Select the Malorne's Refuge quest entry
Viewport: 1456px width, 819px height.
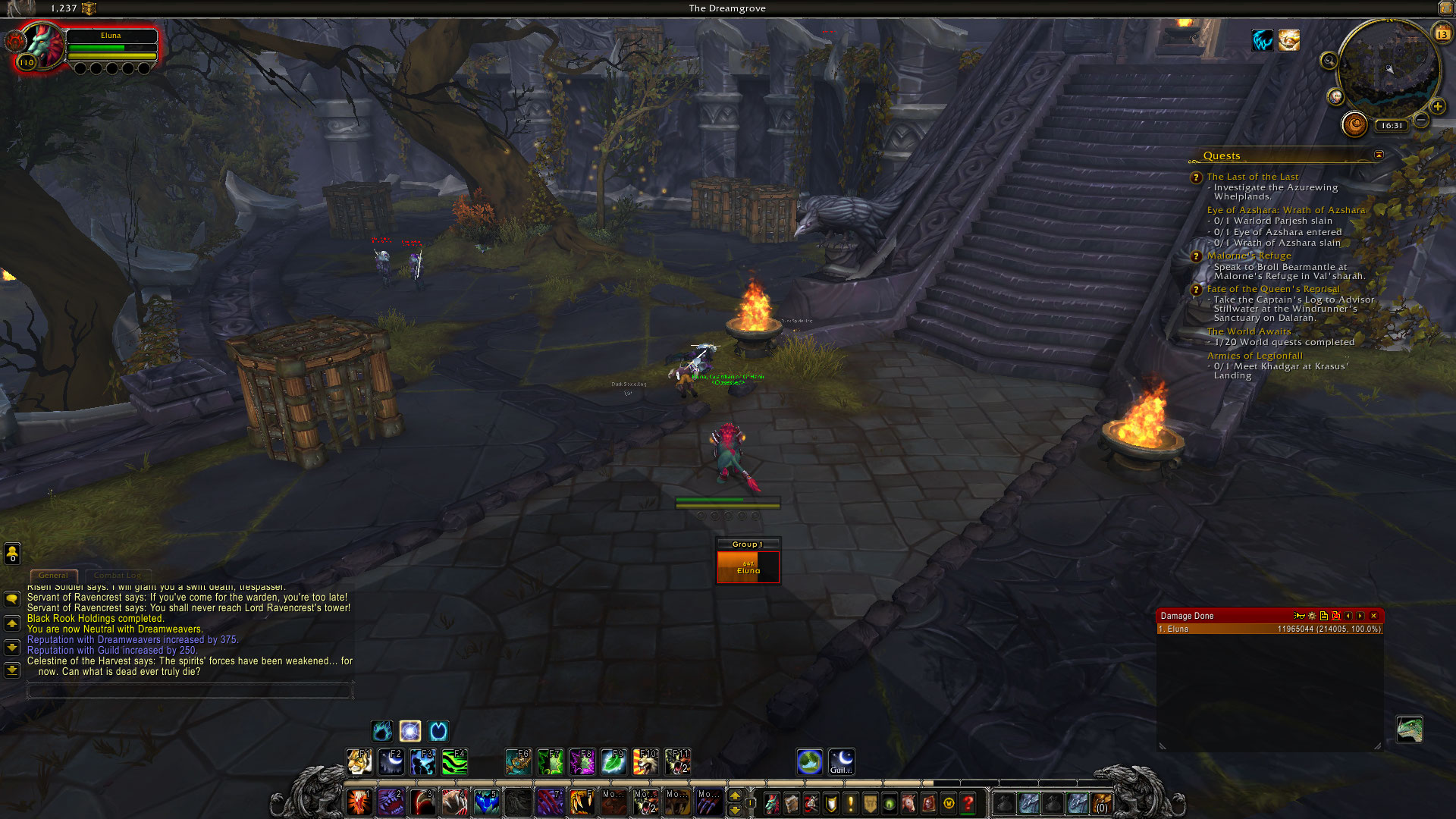tap(1248, 256)
